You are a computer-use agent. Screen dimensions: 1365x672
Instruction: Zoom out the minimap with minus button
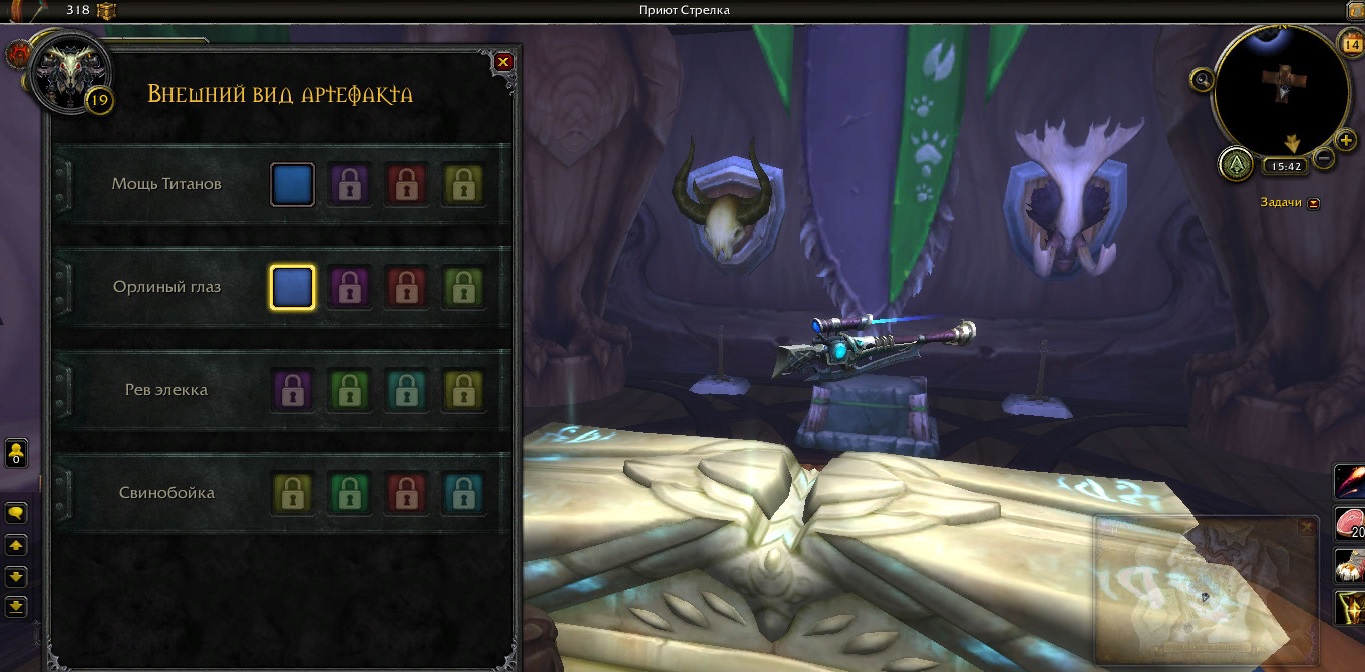click(x=1323, y=158)
